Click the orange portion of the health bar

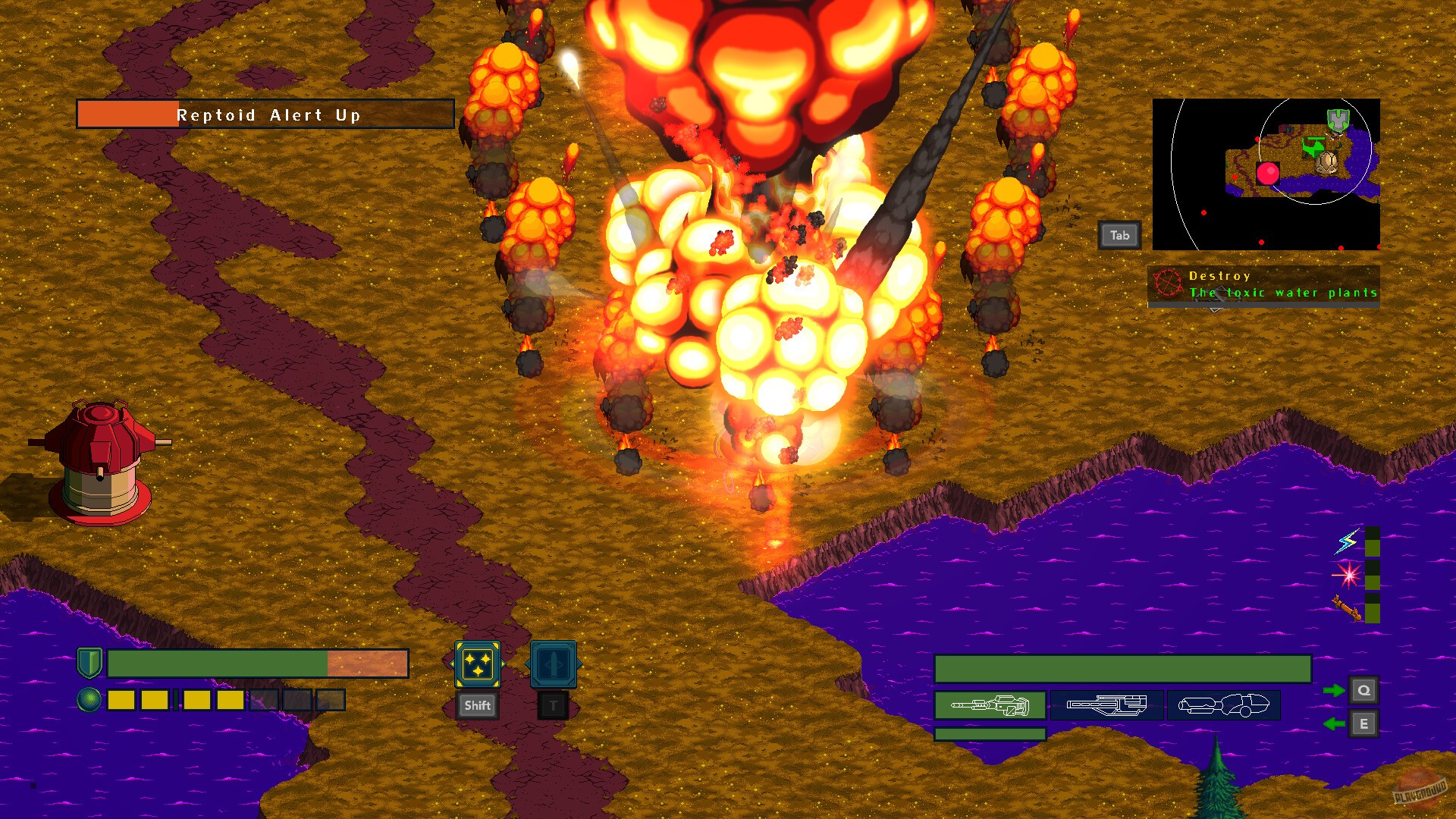pyautogui.click(x=368, y=663)
